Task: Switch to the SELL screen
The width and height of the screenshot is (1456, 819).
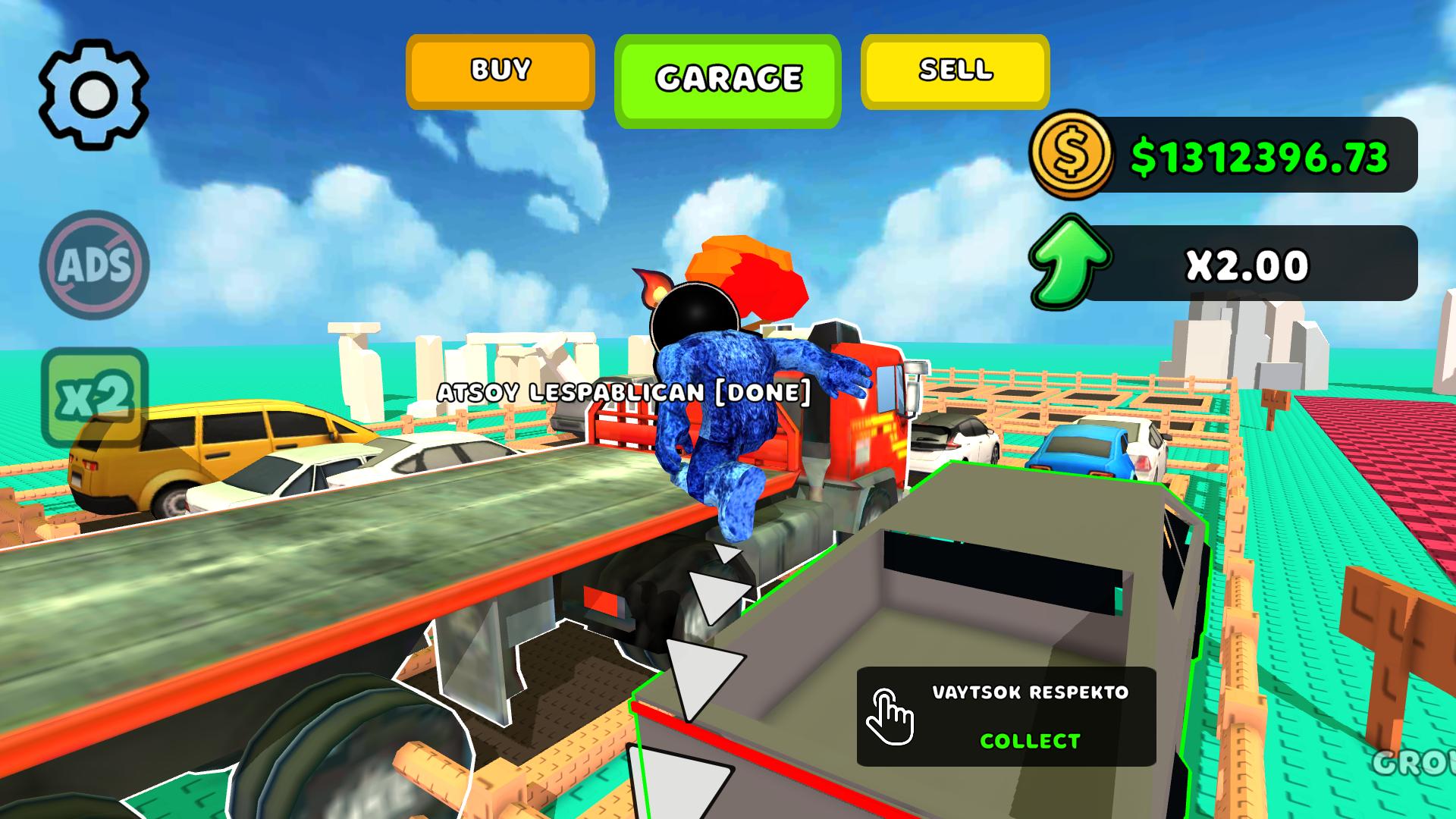Action: tap(955, 71)
